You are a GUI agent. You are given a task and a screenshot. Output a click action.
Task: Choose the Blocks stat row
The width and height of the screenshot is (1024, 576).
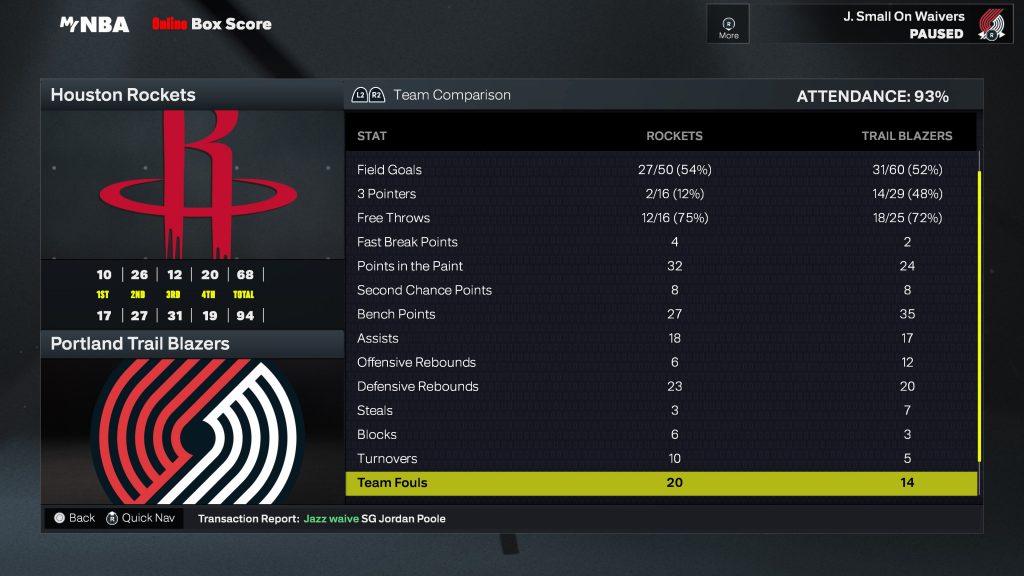tap(660, 434)
